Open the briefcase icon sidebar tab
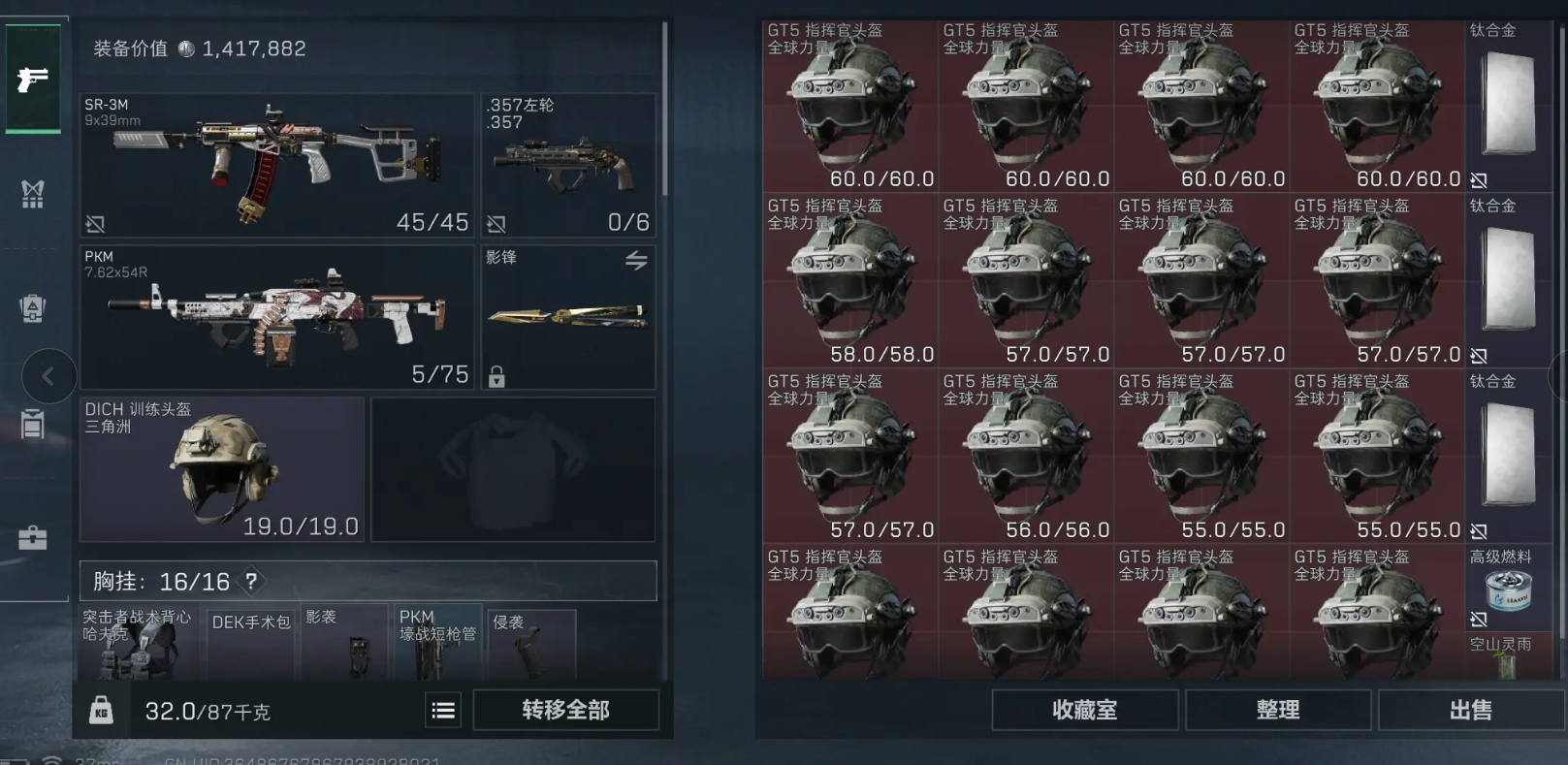The height and width of the screenshot is (765, 1568). click(x=33, y=538)
